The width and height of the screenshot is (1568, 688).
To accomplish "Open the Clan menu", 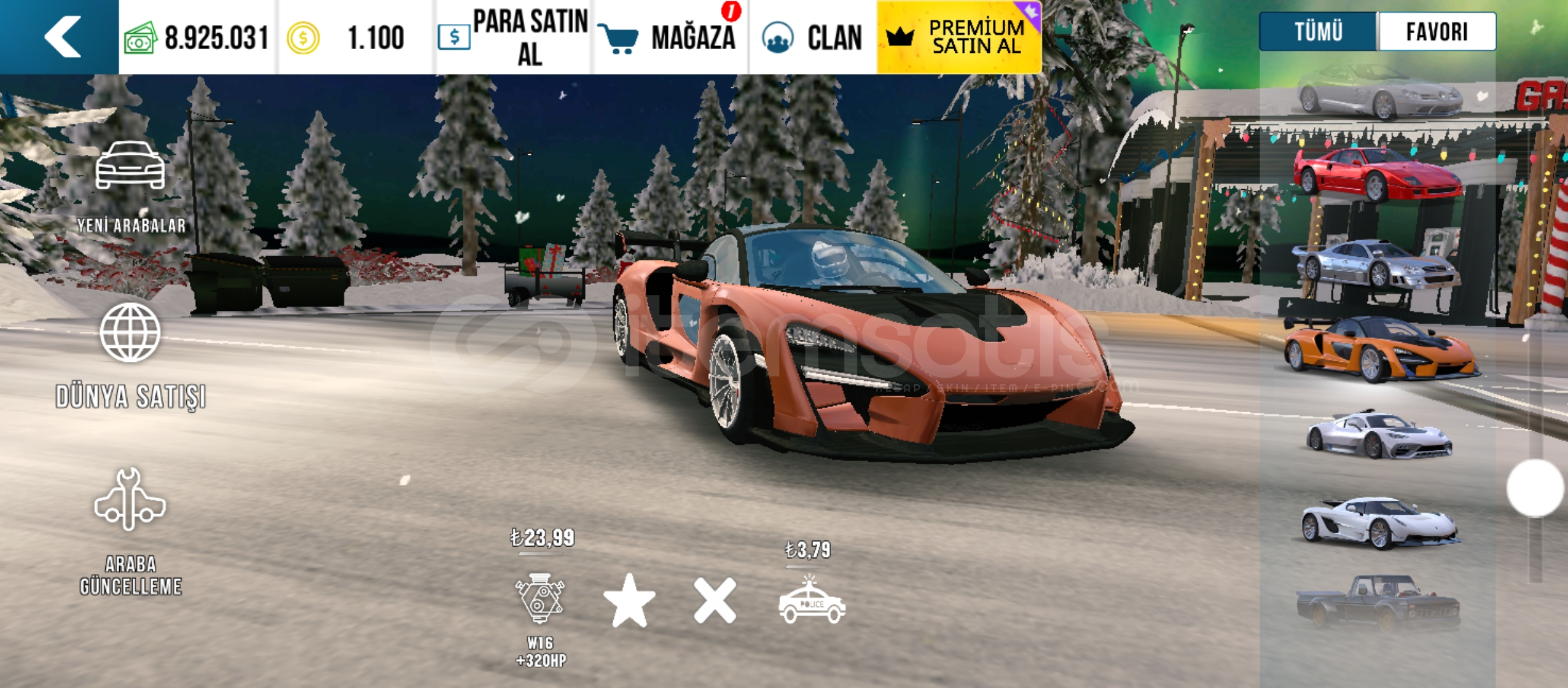I will click(813, 37).
